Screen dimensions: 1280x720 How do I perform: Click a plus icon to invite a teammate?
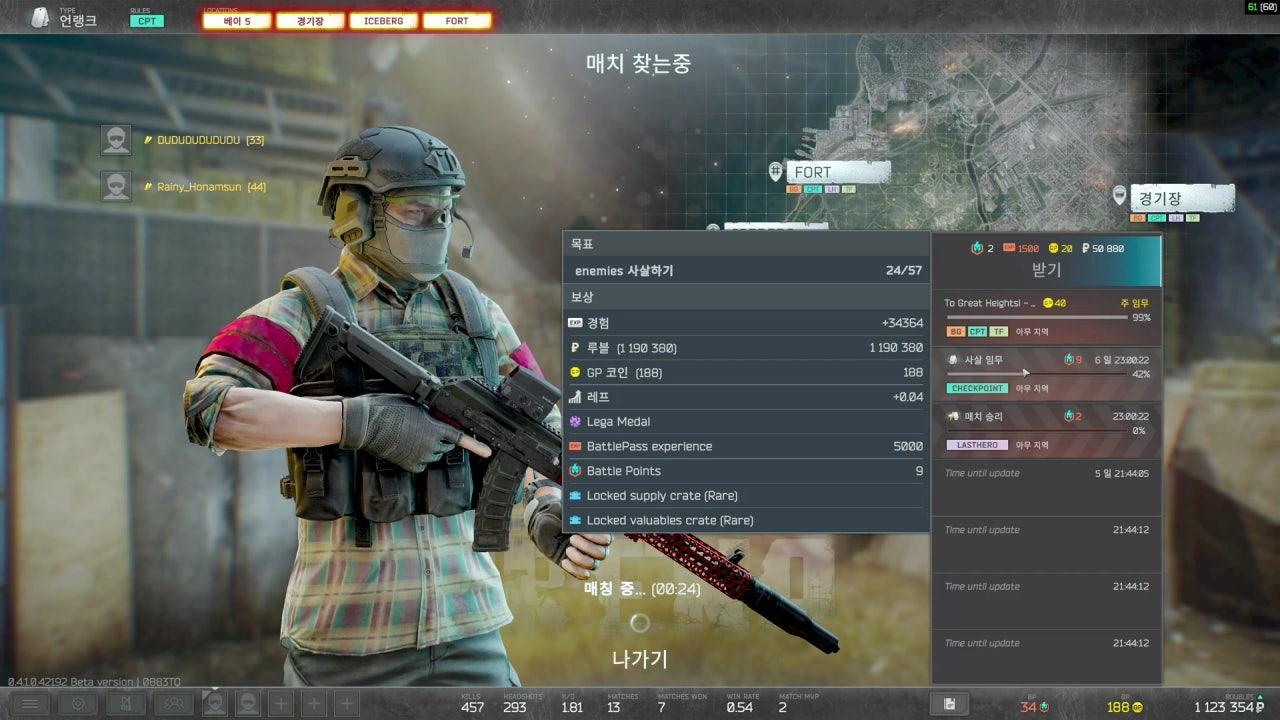280,703
